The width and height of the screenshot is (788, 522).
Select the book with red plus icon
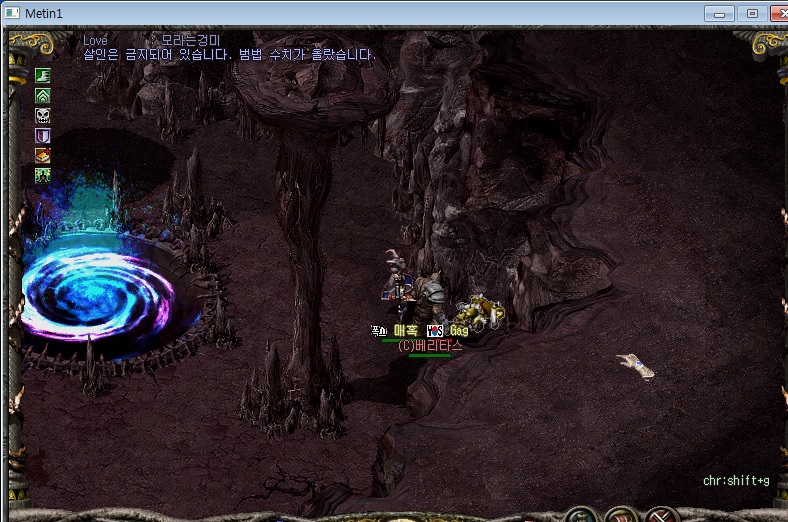tap(43, 156)
